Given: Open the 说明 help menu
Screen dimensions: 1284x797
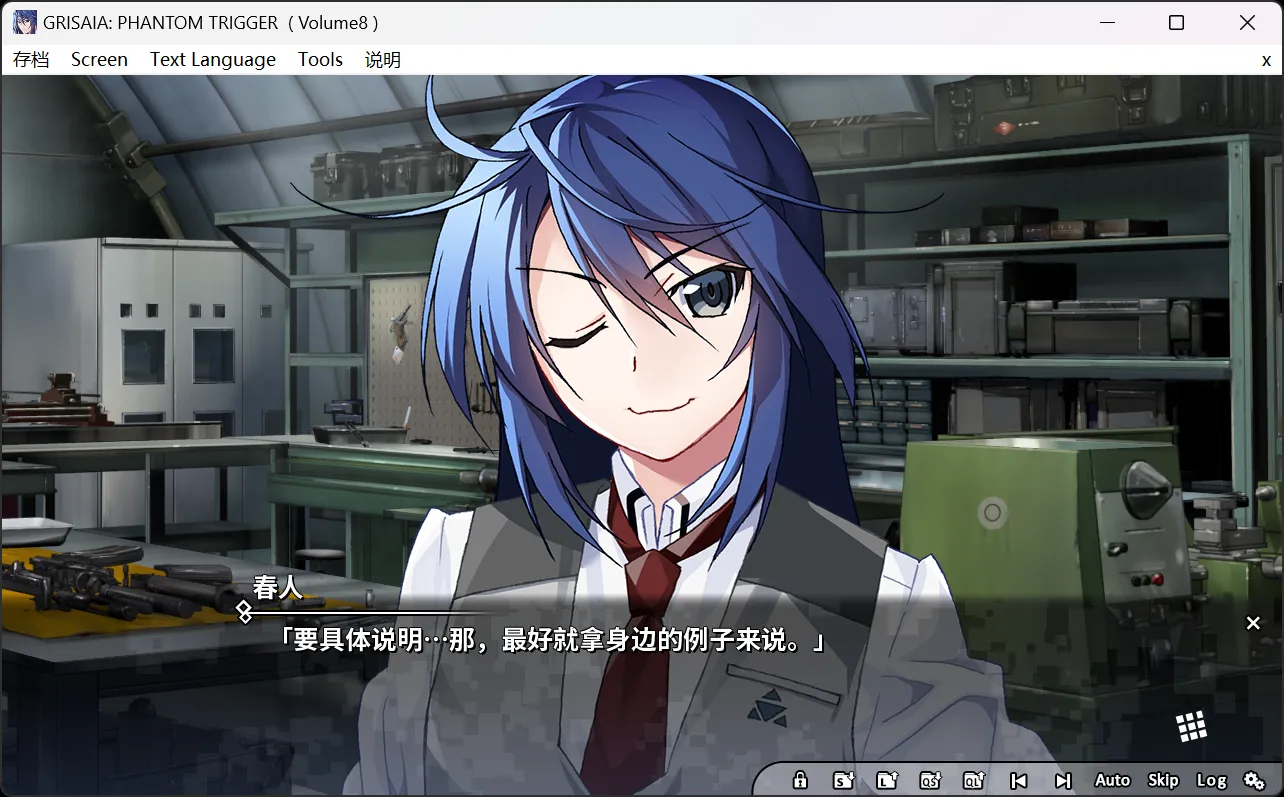Looking at the screenshot, I should pyautogui.click(x=384, y=59).
